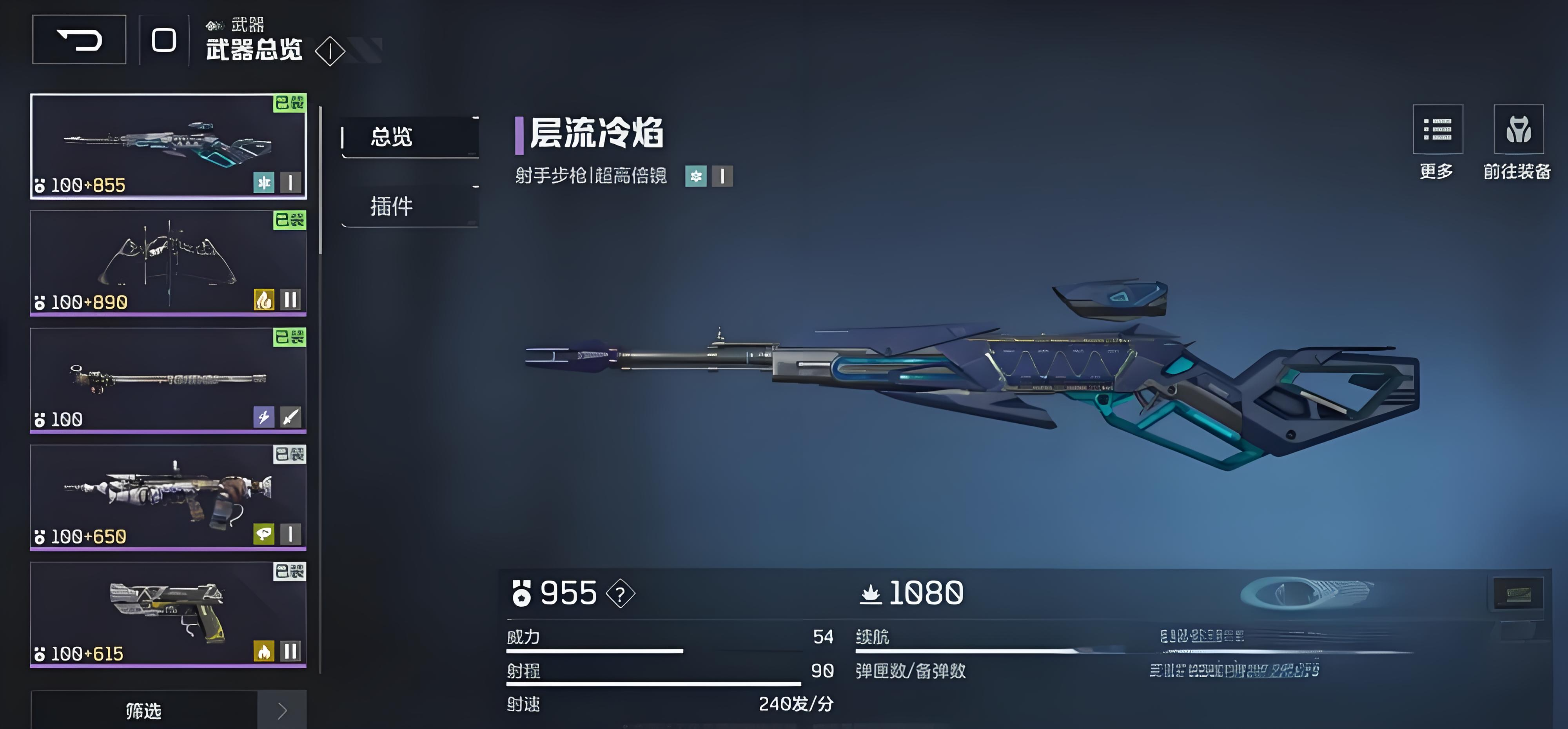
Task: Click the teal element icon under 层流冷焰
Action: click(696, 176)
